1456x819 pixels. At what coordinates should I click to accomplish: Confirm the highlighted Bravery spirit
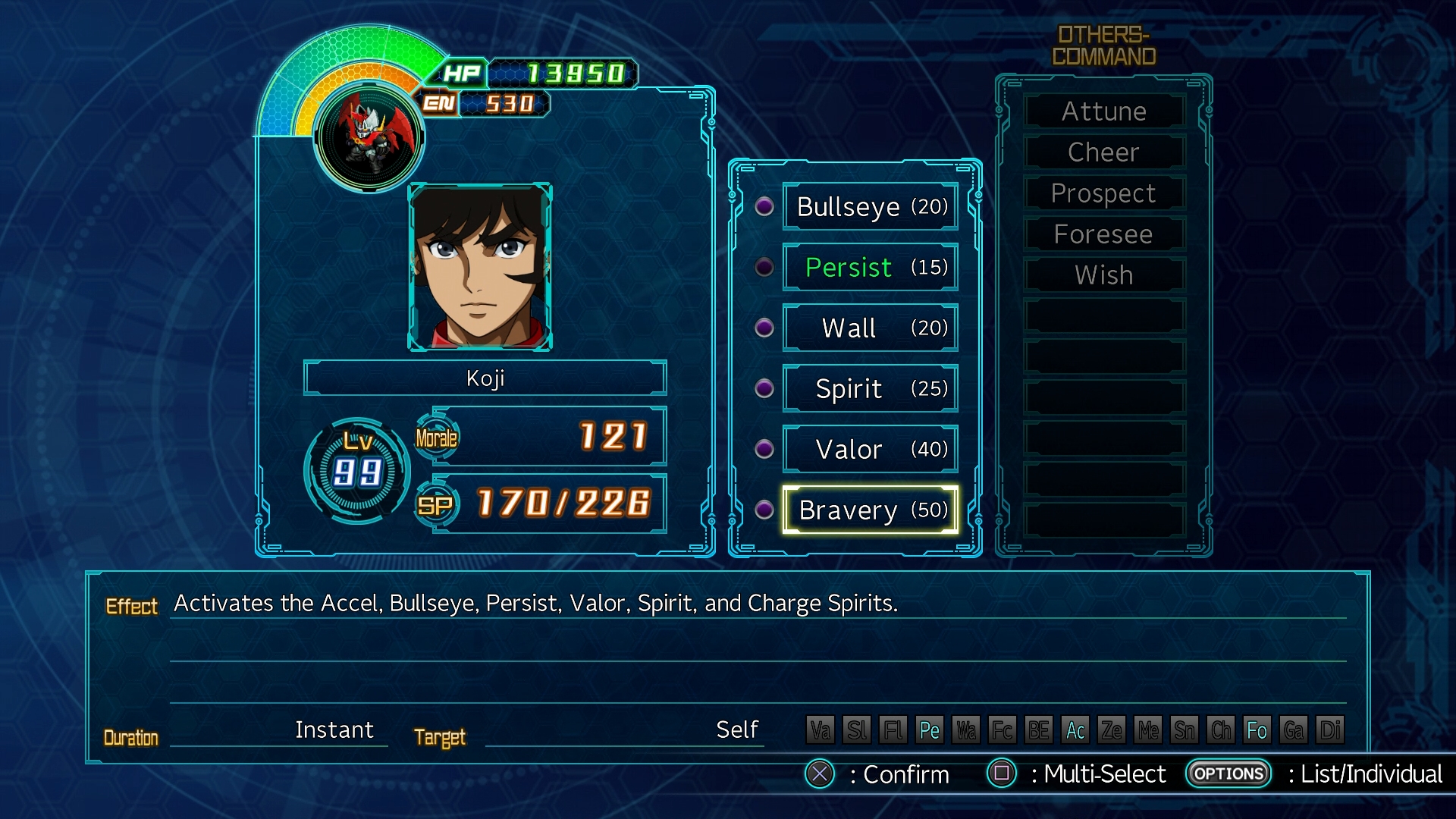(x=870, y=510)
